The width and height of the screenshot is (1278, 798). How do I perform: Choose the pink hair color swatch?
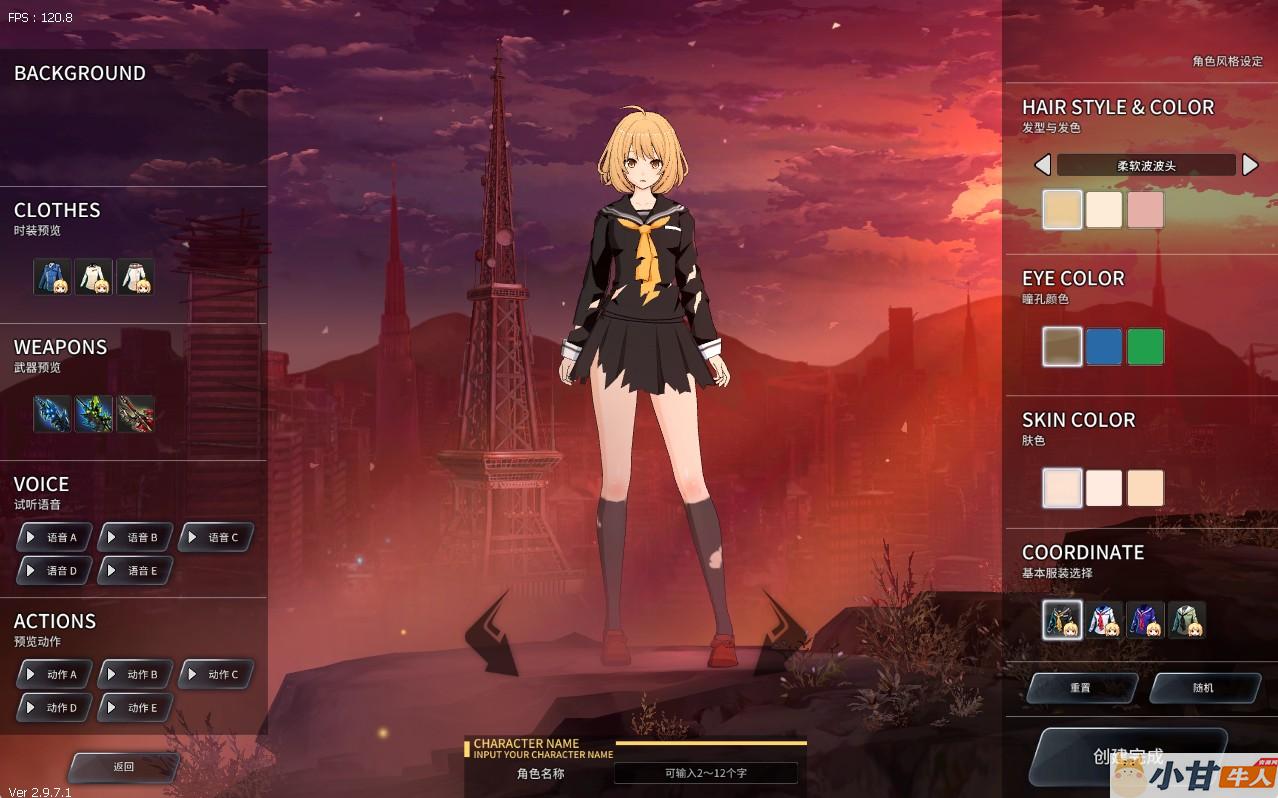click(1145, 210)
